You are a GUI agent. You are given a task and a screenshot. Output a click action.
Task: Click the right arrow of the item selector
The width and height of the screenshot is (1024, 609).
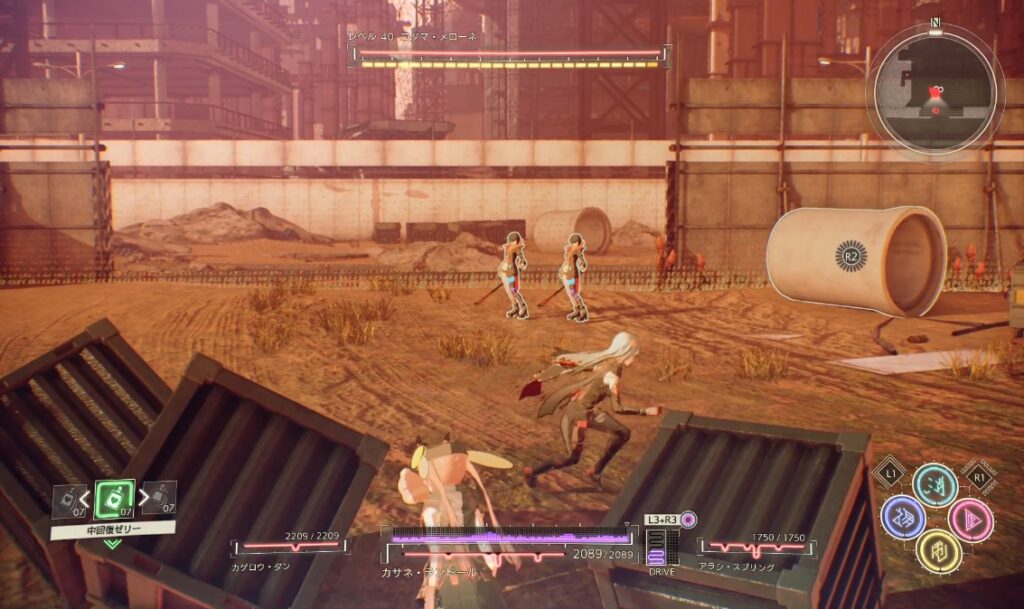142,497
